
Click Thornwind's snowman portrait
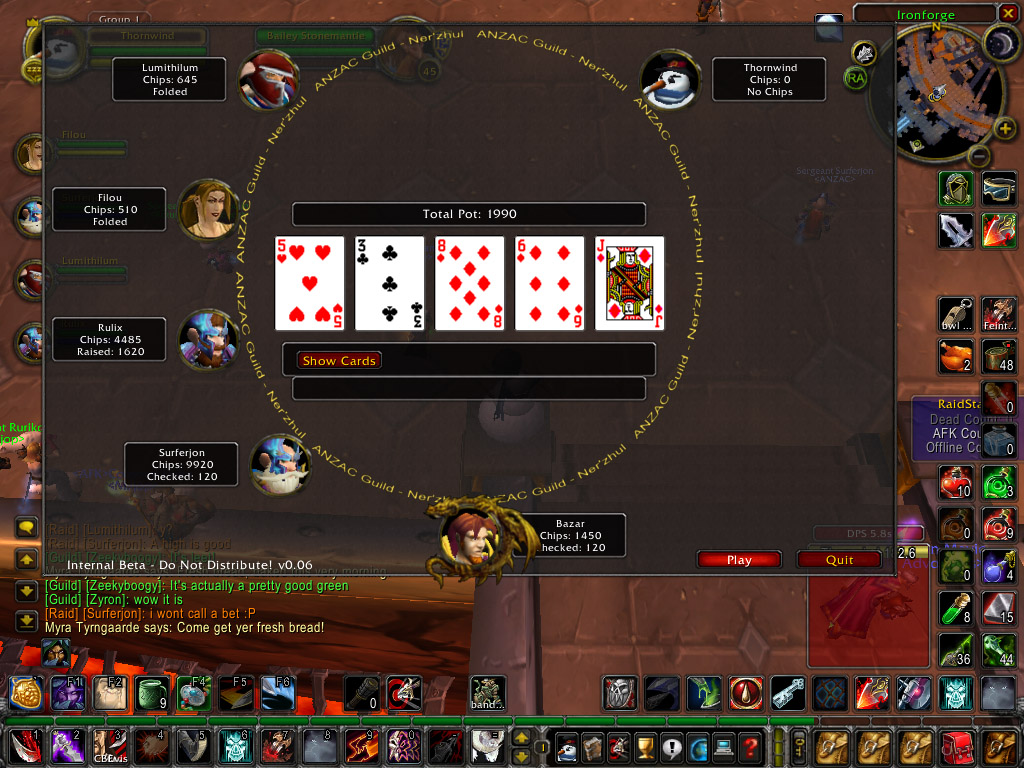pos(668,80)
